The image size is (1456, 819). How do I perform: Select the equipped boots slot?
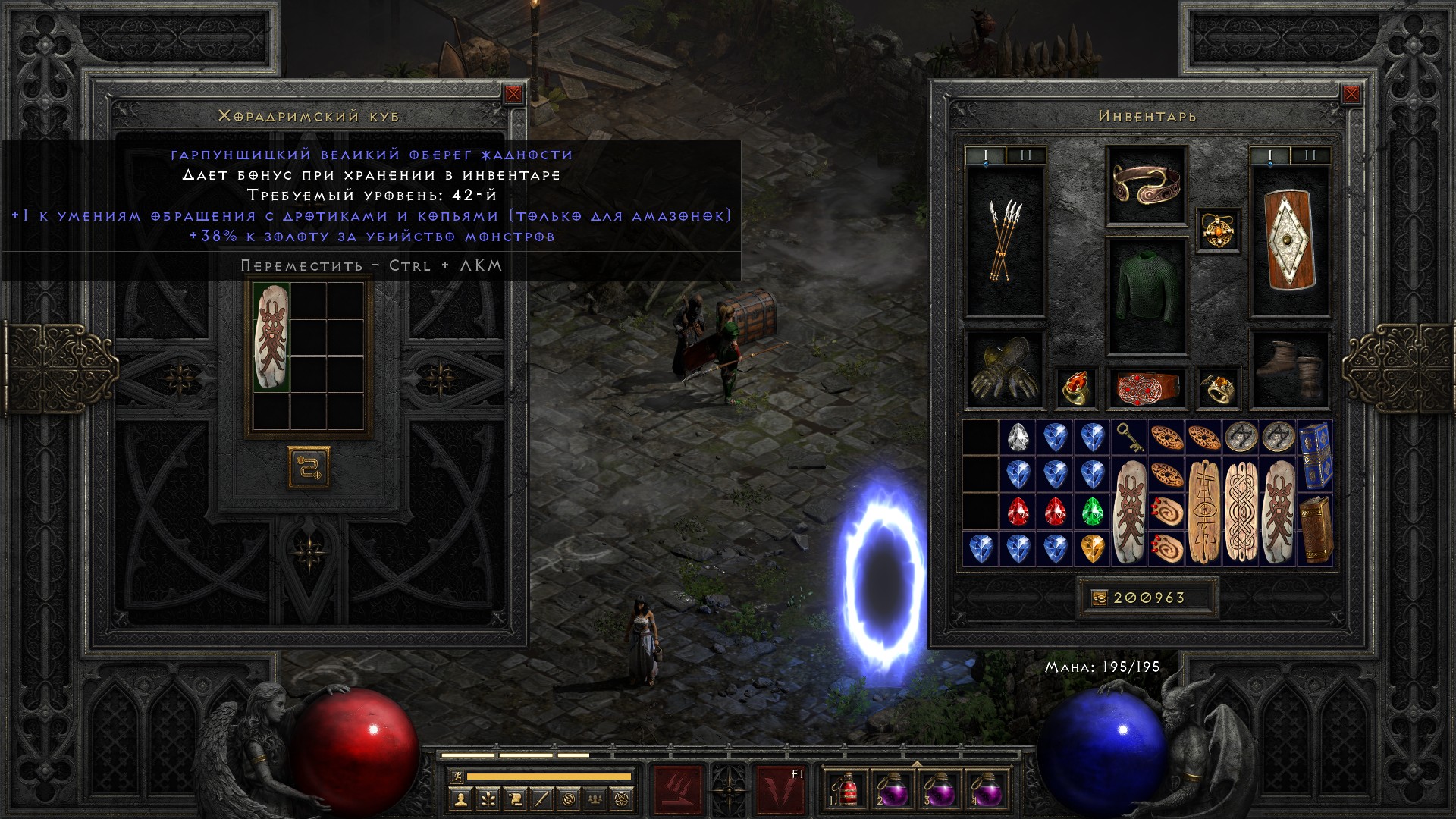click(1290, 370)
